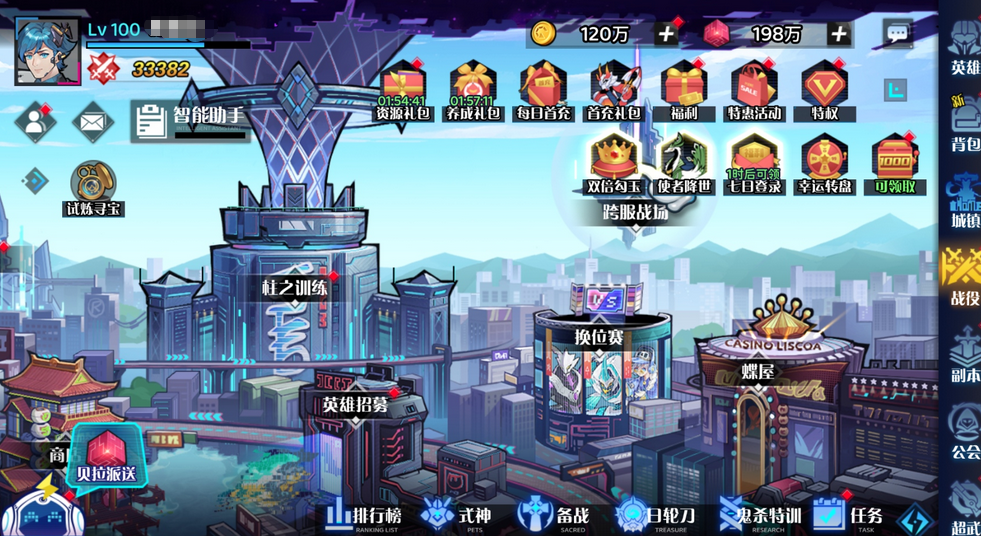Open the 幸运转盘 lucky wheel
981x536 pixels.
(x=824, y=164)
